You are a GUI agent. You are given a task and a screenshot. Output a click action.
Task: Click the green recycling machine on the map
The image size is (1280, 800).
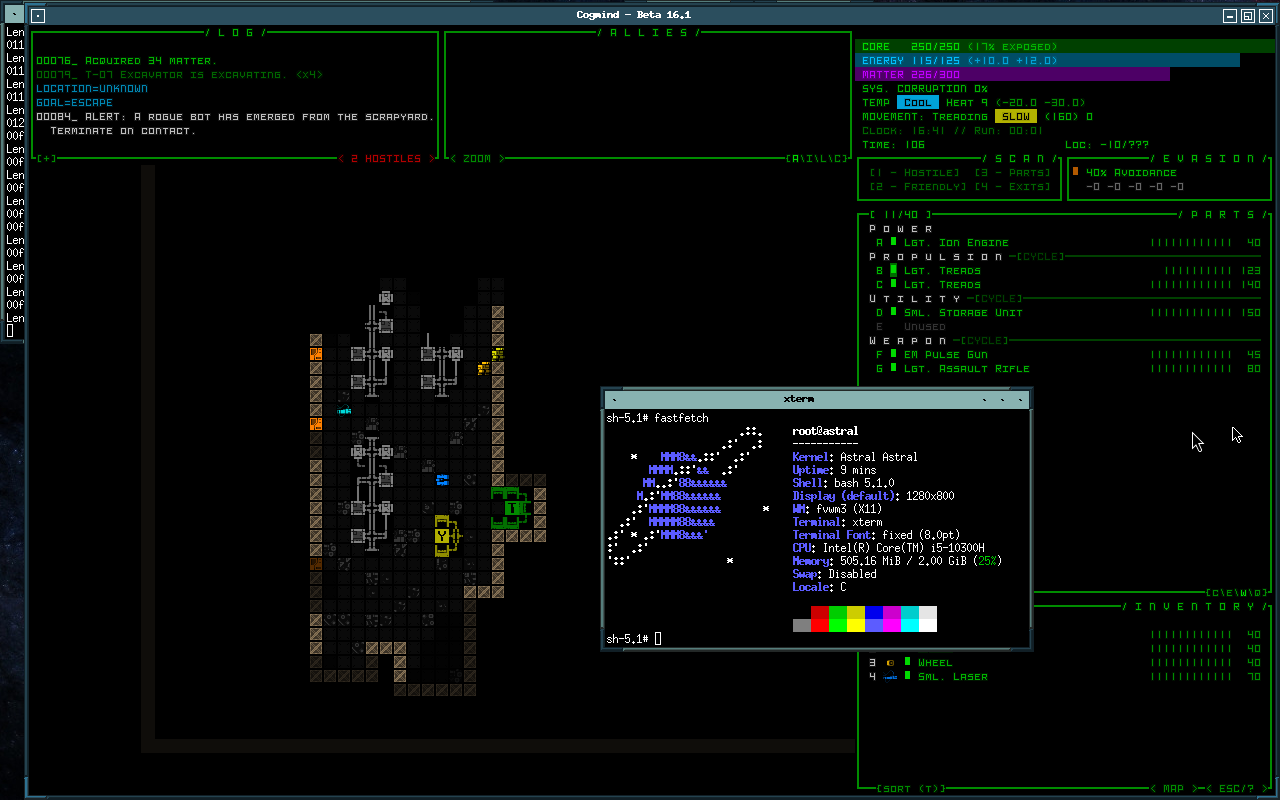(x=511, y=509)
